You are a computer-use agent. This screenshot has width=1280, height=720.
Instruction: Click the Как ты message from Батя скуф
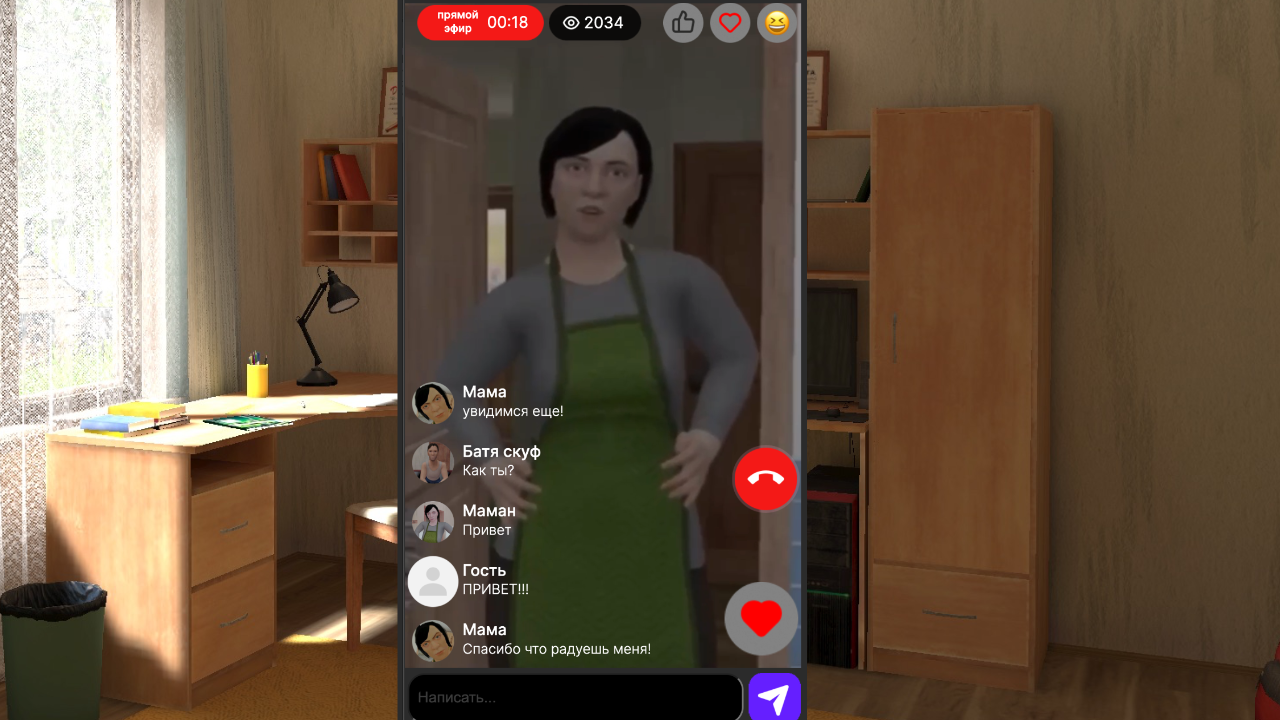488,472
